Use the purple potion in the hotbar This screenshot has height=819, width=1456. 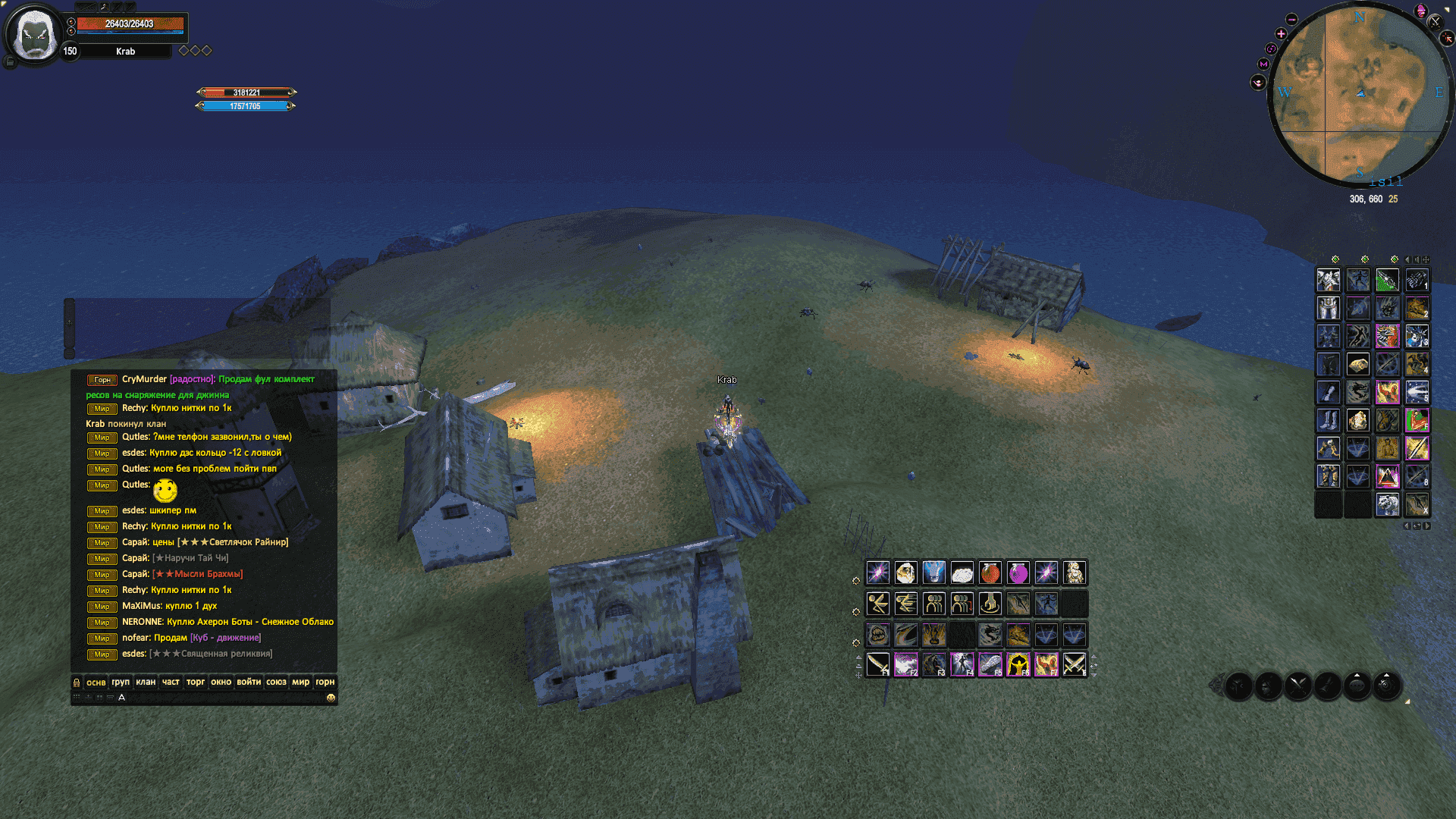coord(1018,573)
